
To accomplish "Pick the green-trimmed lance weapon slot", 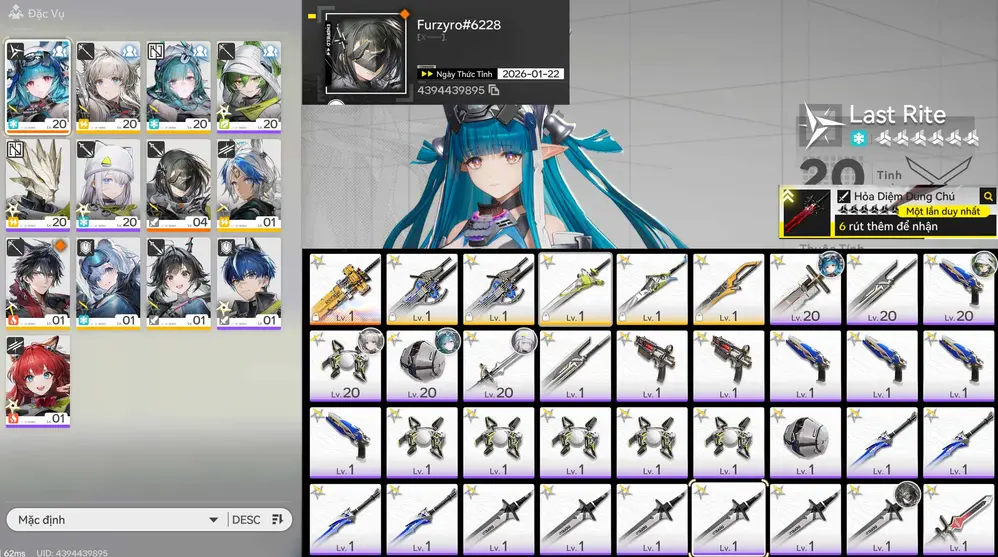I will [575, 289].
